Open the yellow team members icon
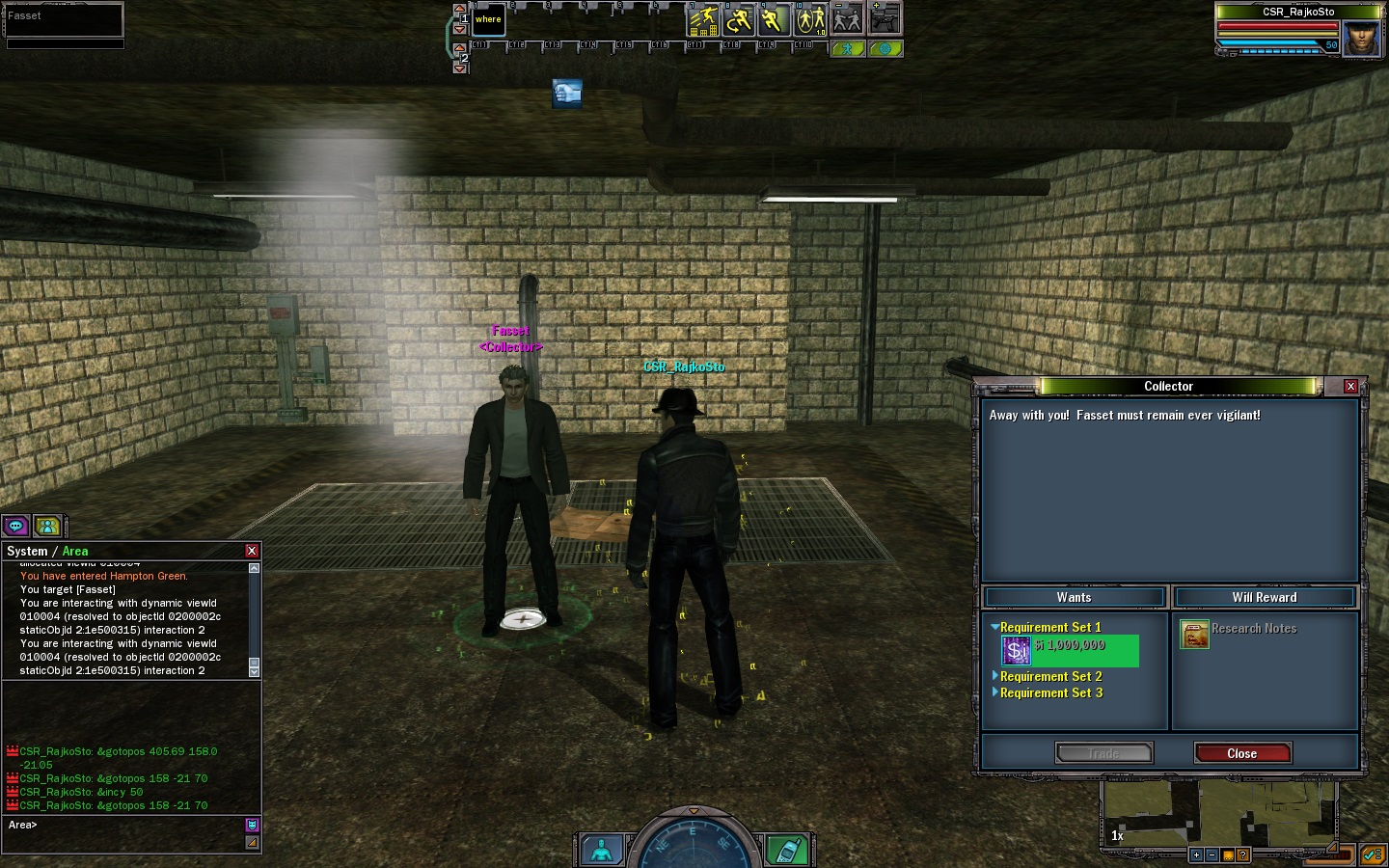 47,526
